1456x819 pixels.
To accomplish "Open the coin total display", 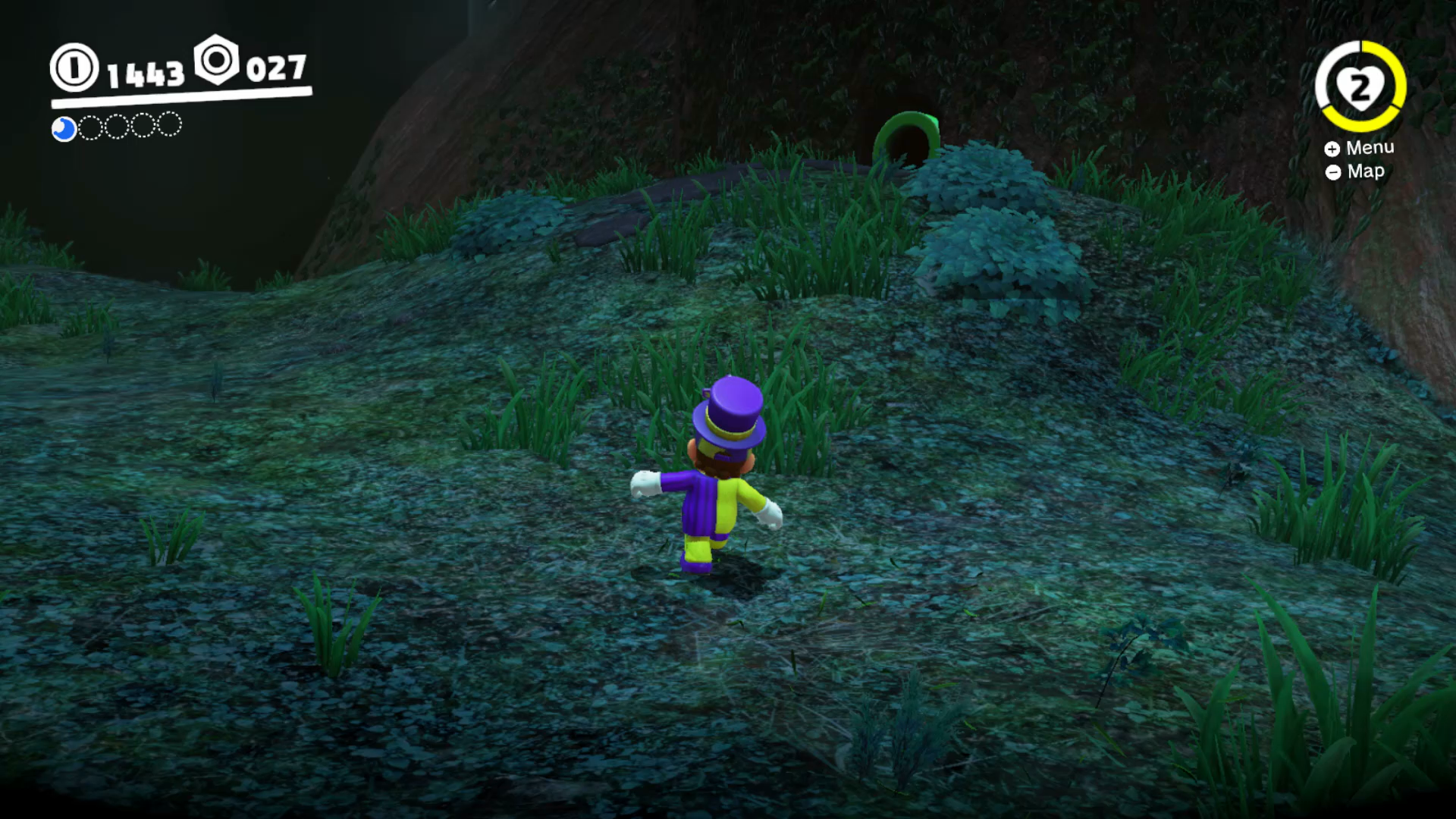I will 144,72.
